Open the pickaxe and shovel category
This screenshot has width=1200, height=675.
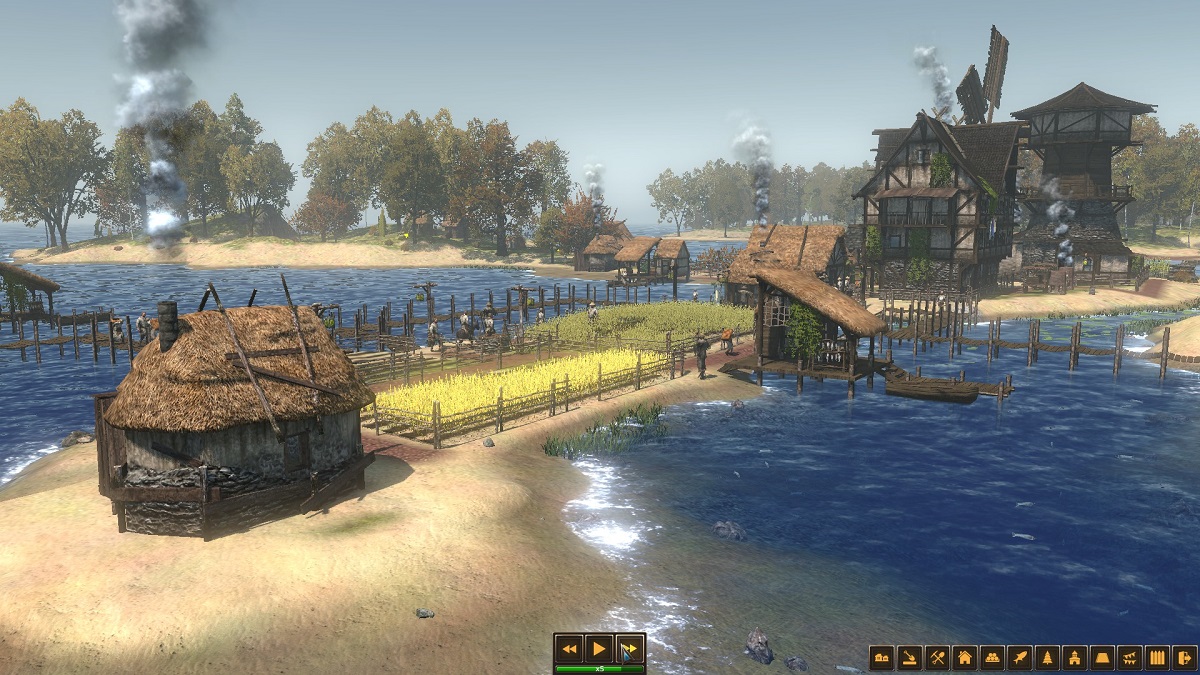tap(937, 657)
